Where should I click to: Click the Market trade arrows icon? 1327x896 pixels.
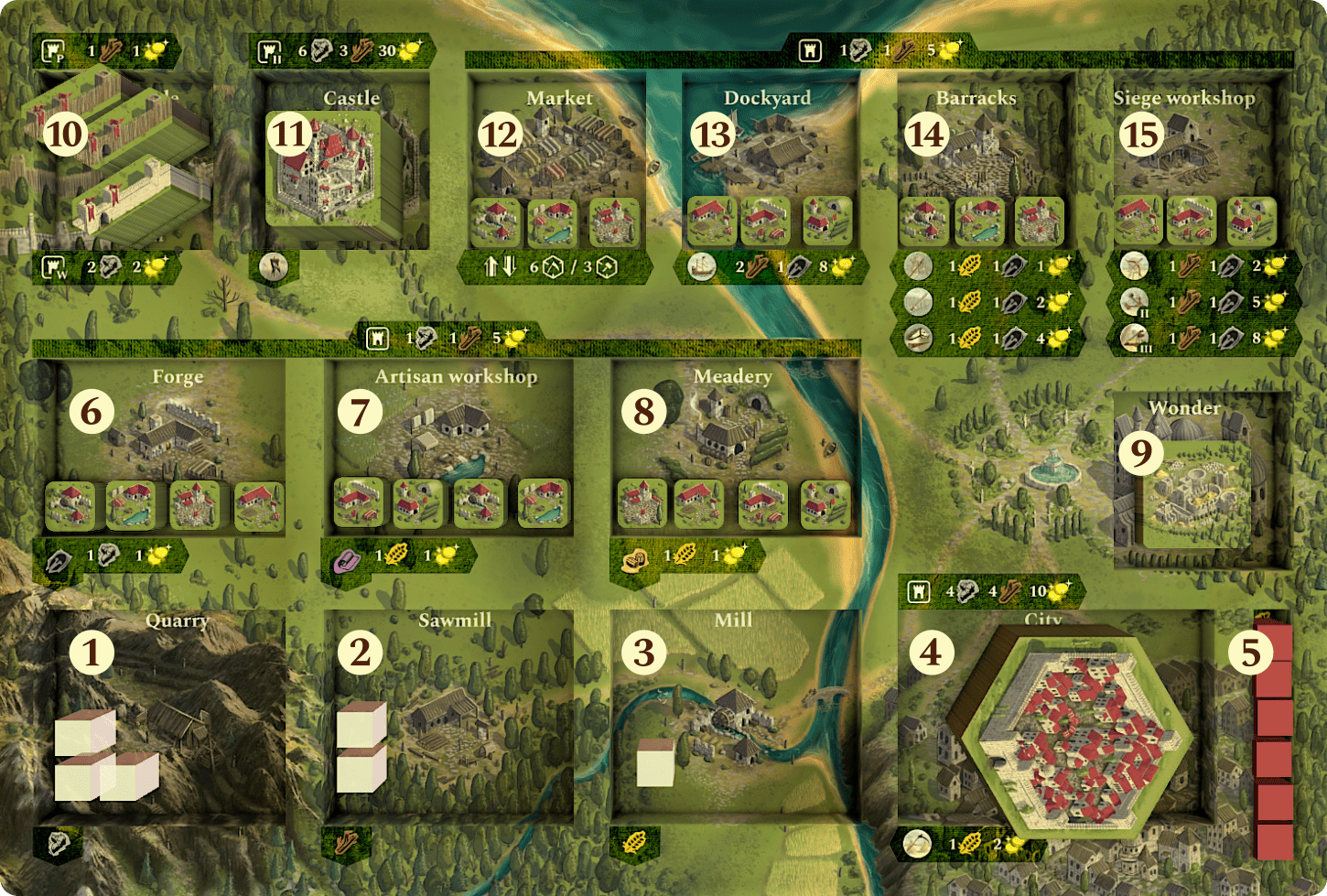[x=500, y=266]
